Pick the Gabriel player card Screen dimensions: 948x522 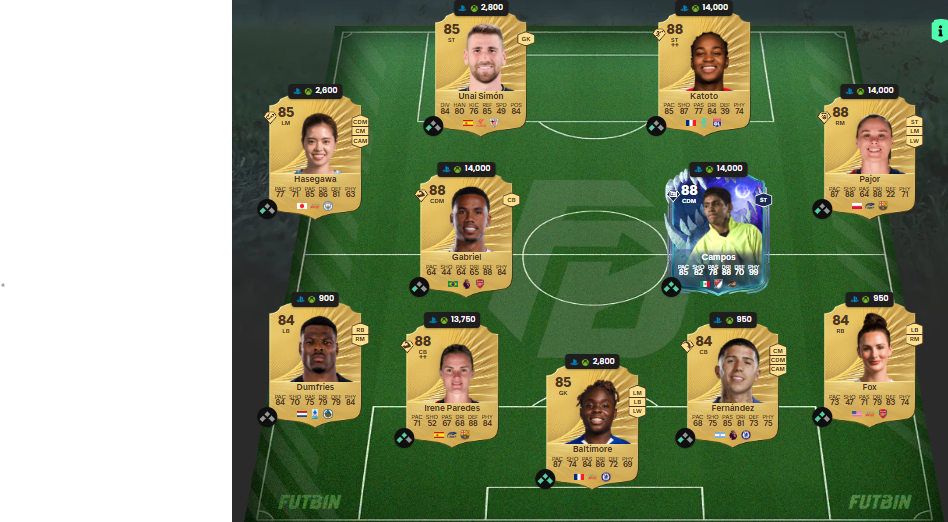[466, 230]
